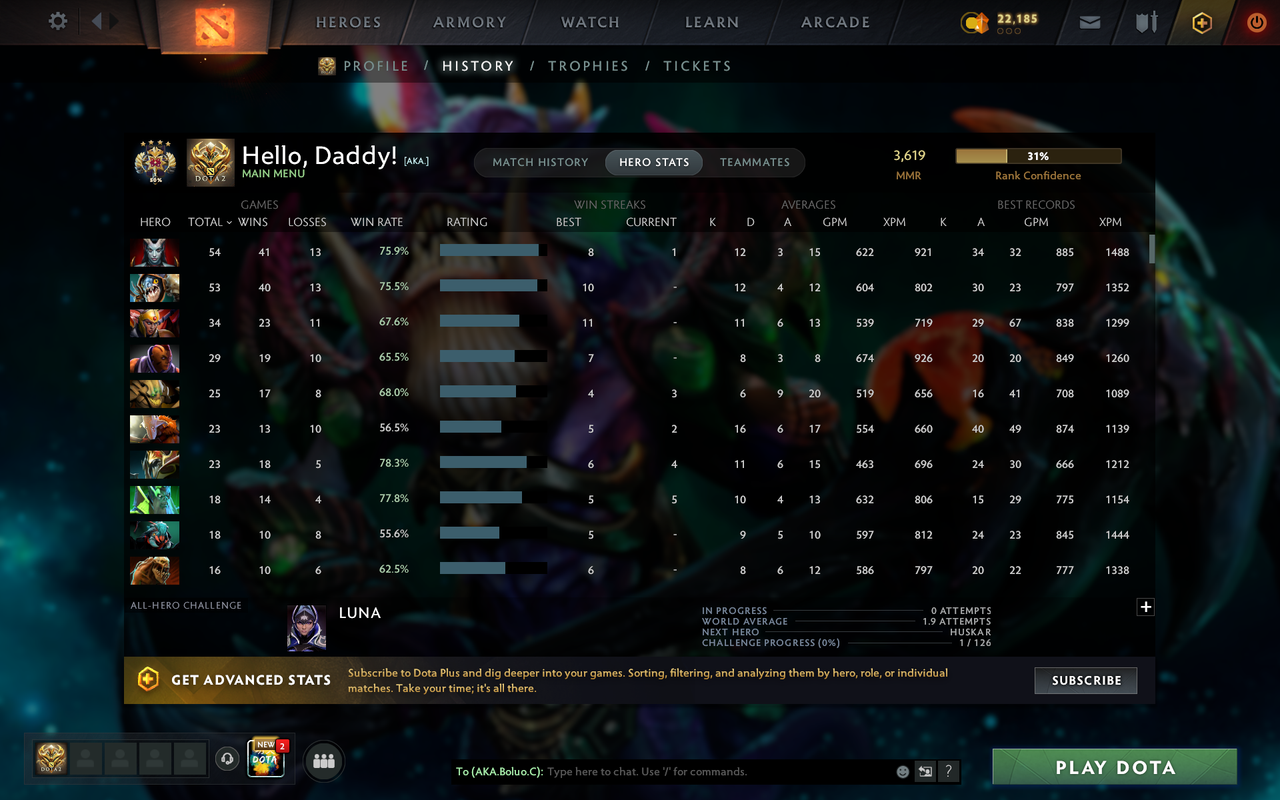Click the shield and sword icon near the top right

(1145, 21)
